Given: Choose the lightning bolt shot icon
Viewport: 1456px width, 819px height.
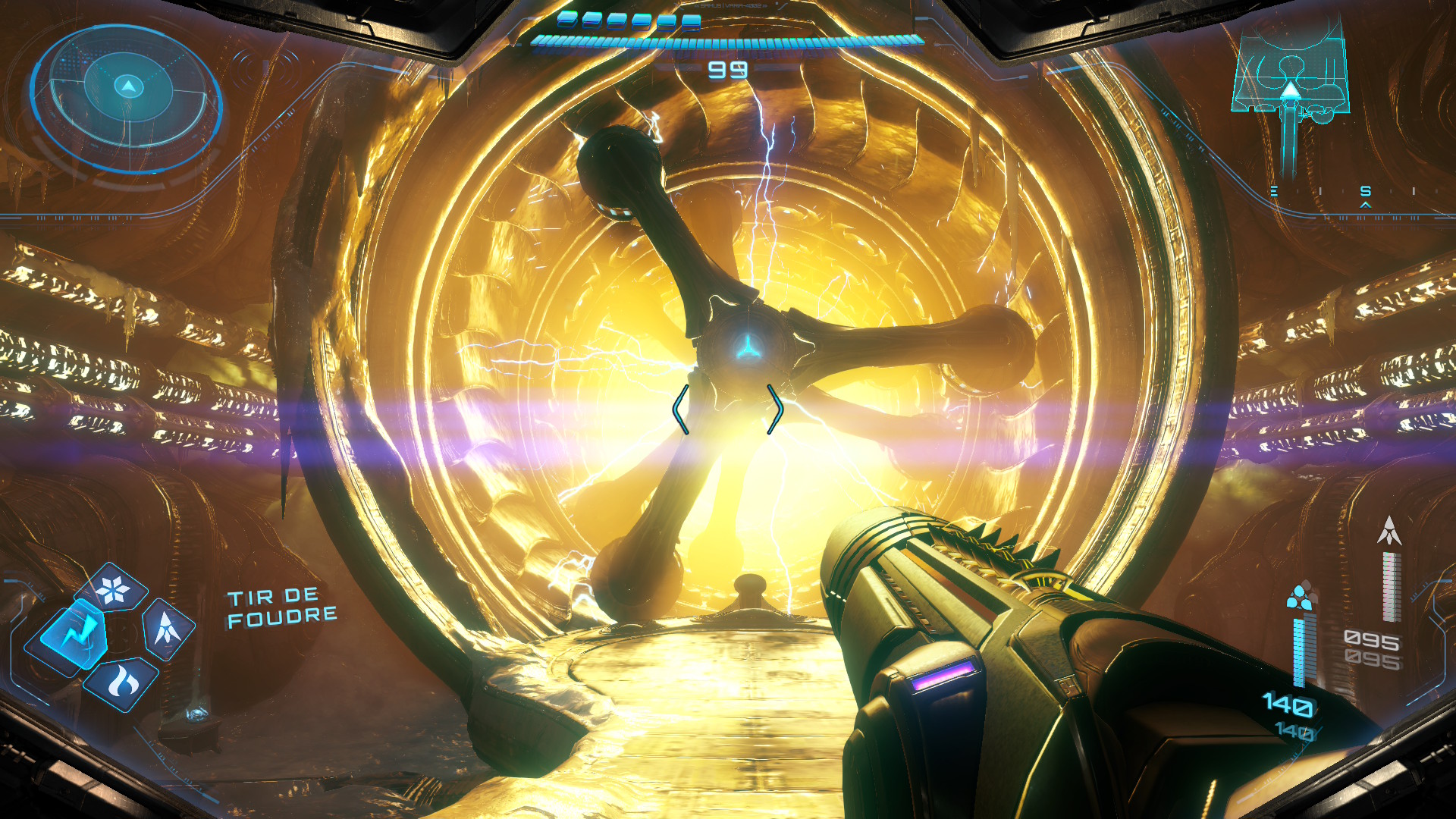Looking at the screenshot, I should coord(74,634).
